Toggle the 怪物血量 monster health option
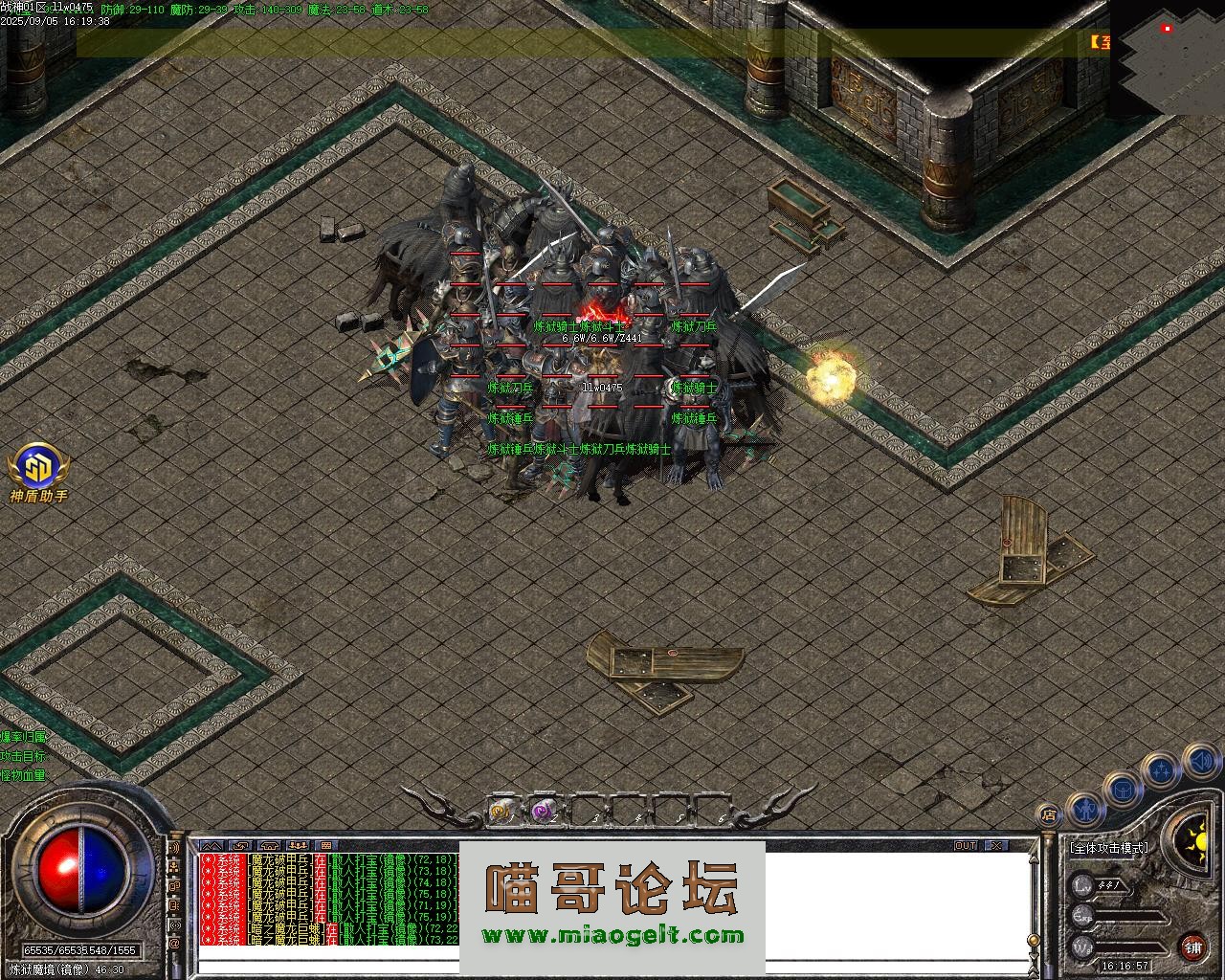 pos(23,775)
